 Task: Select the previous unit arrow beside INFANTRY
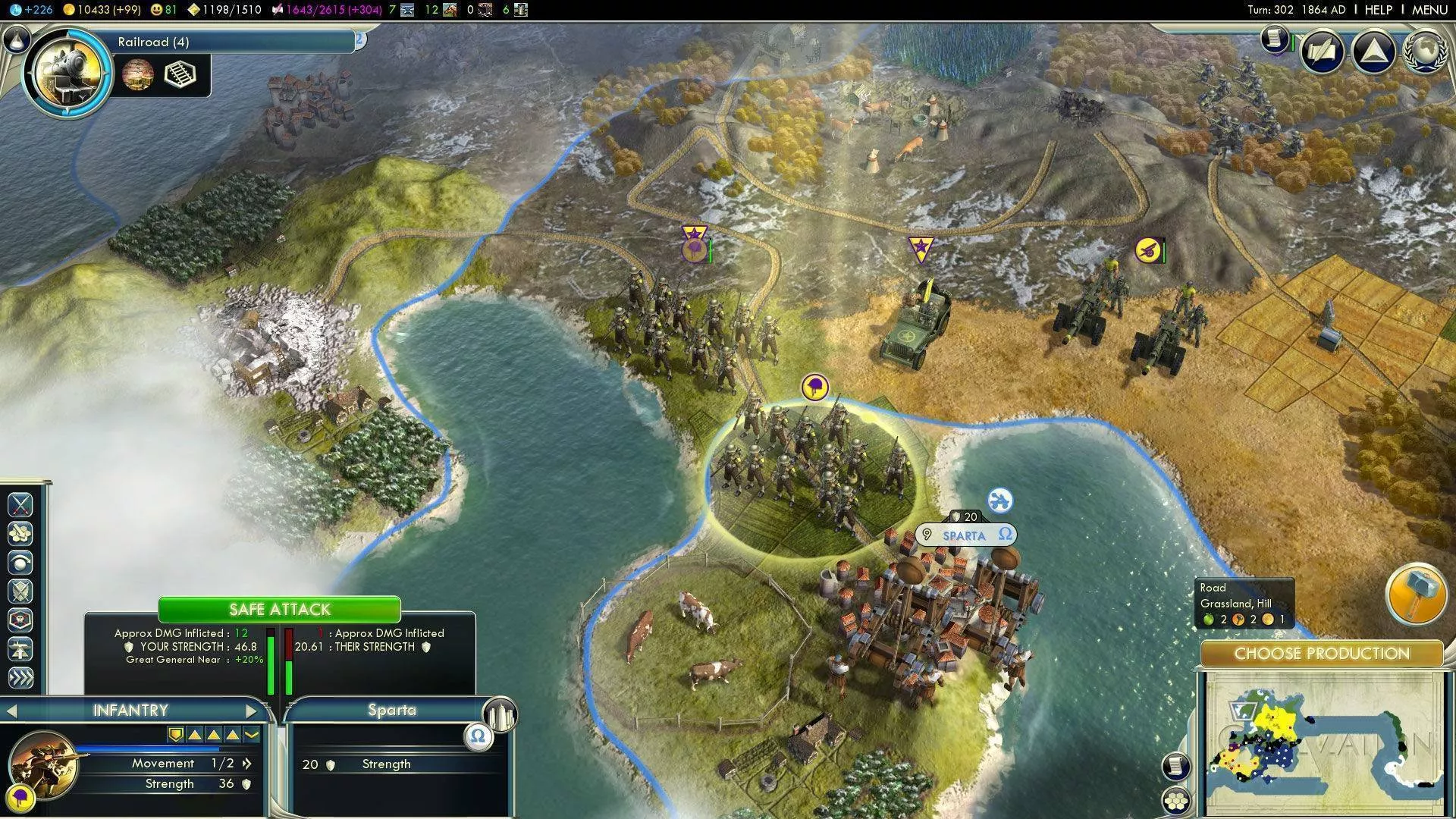[11, 711]
